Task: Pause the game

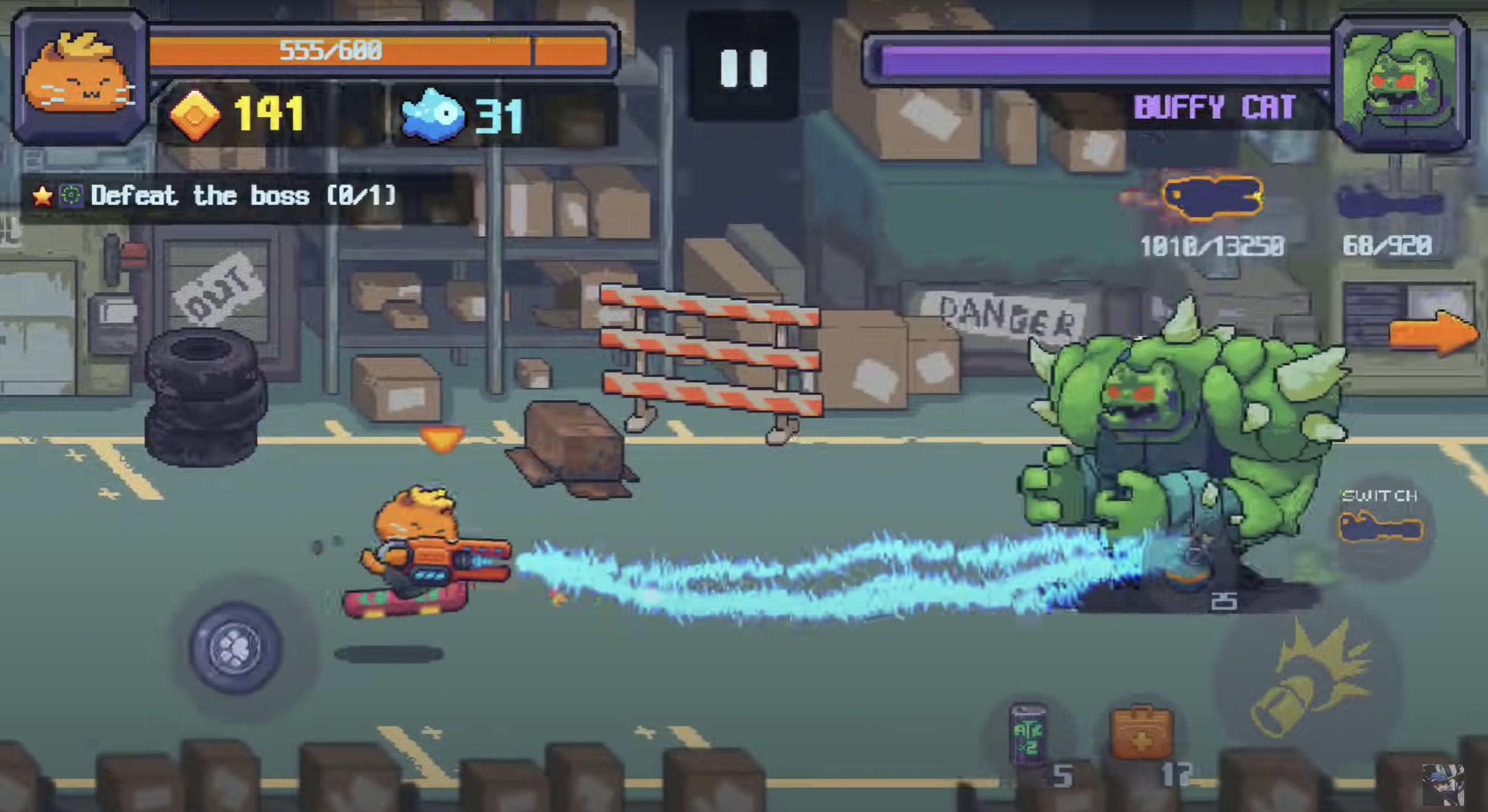Action: [x=743, y=68]
